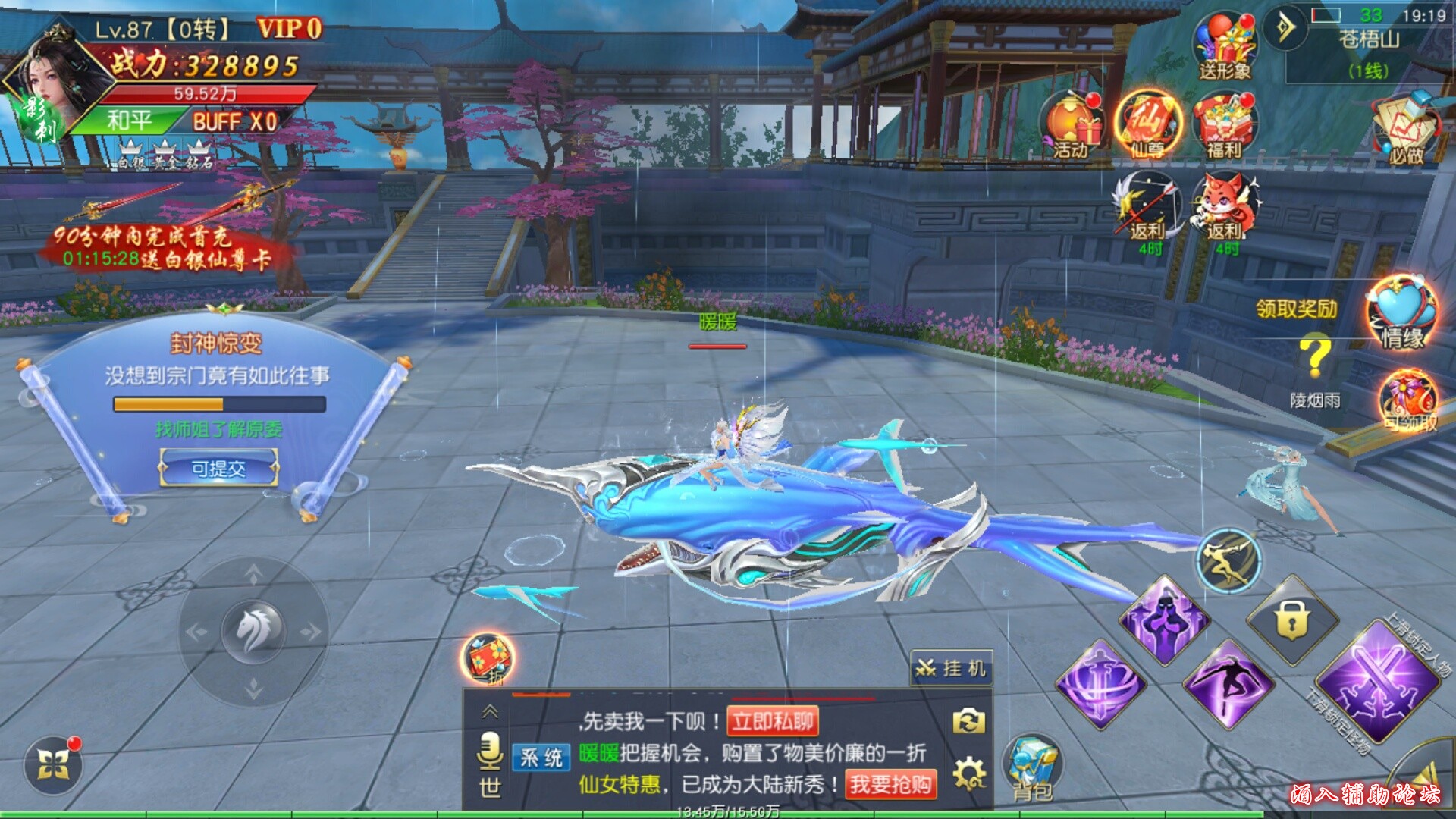Open chat settings gear icon
The height and width of the screenshot is (819, 1456).
[969, 773]
